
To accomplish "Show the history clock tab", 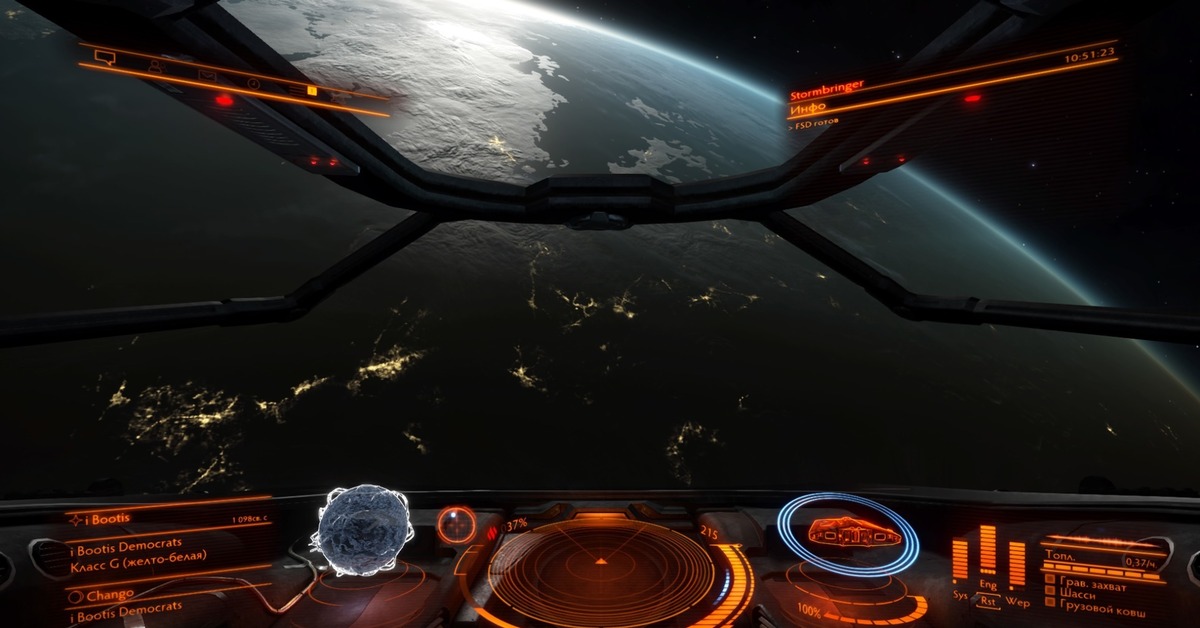I will 254,83.
